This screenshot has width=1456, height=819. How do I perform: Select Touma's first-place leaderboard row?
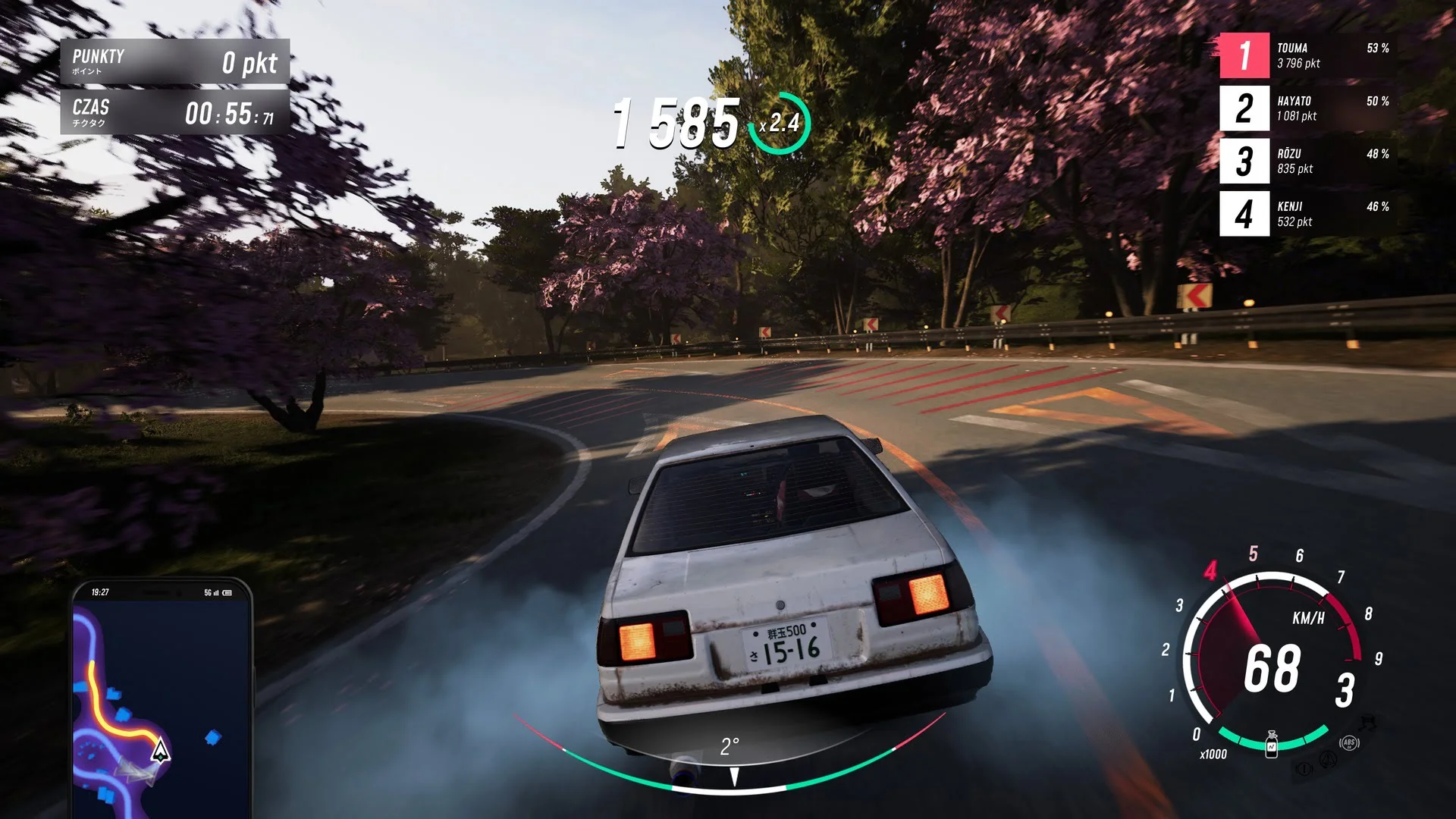click(x=1308, y=55)
